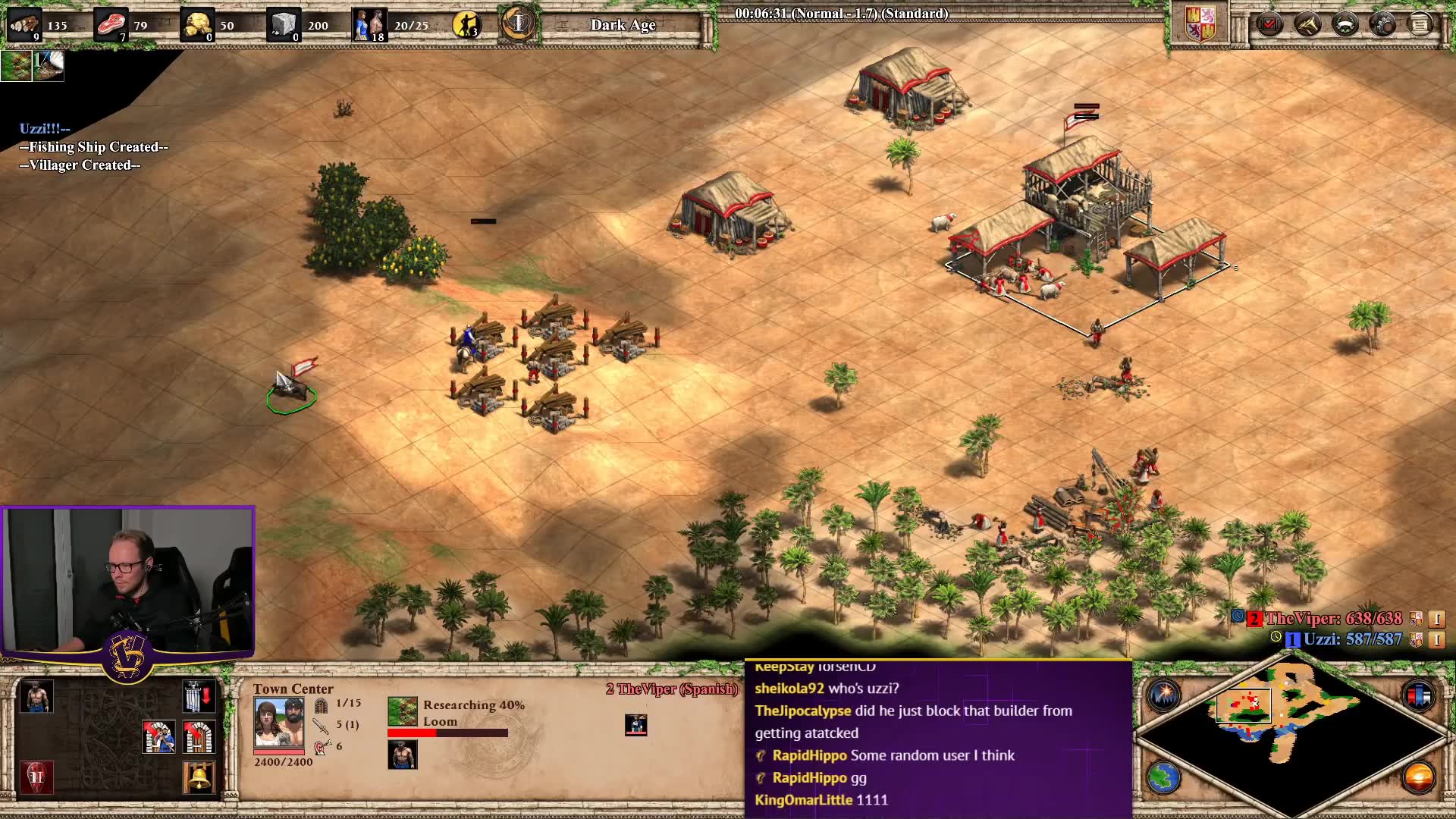
Task: Select the garrisoned unit portrait
Action: point(635,725)
